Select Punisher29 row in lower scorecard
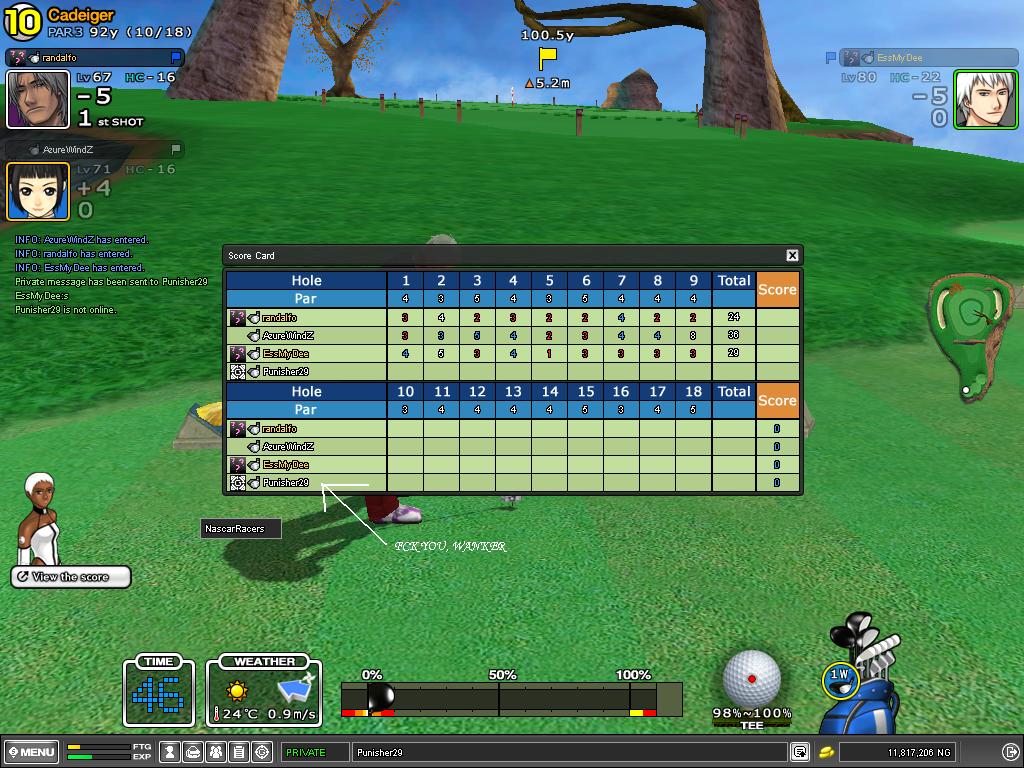 [x=306, y=483]
